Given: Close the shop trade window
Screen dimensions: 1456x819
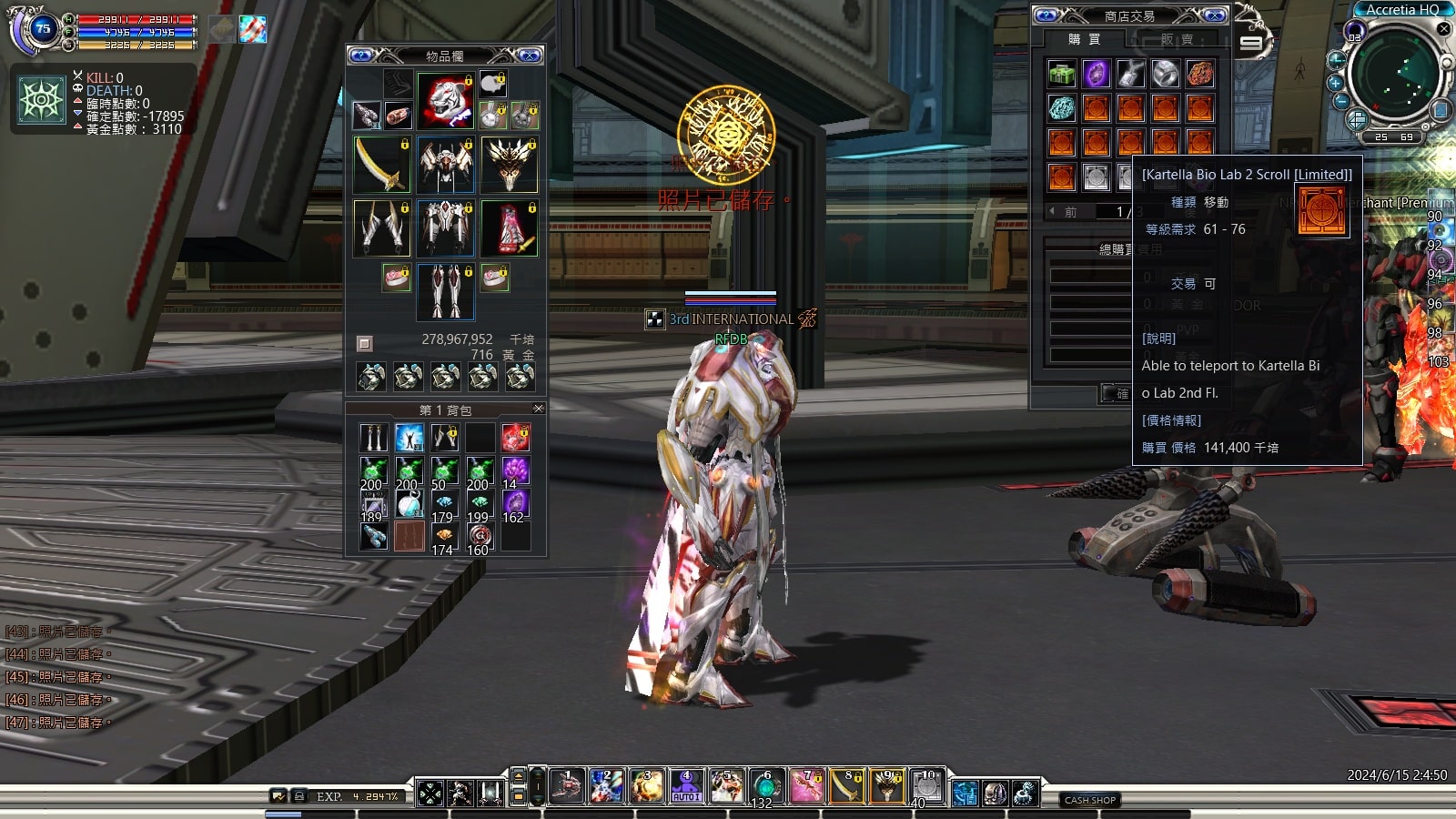Looking at the screenshot, I should point(1214,15).
